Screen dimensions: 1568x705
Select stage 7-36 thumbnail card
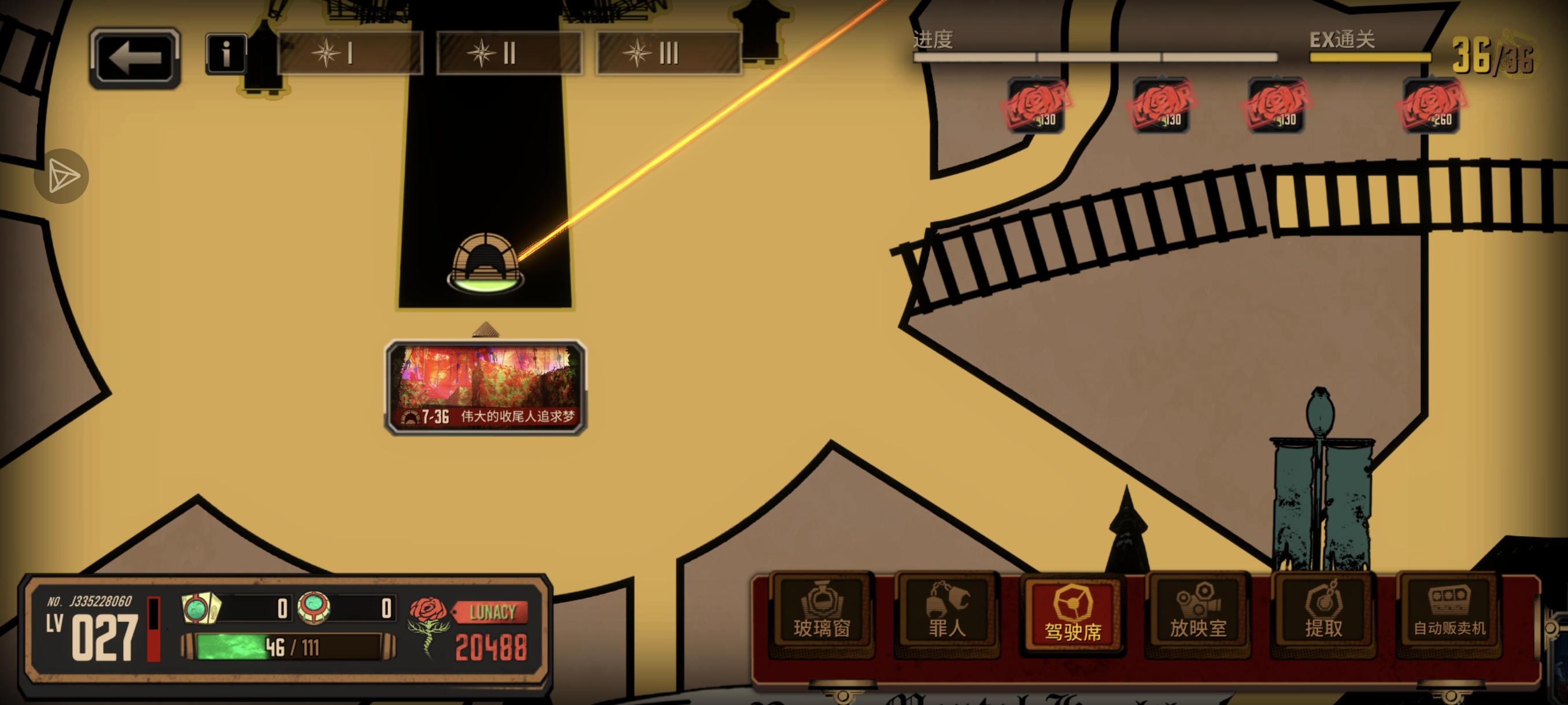point(486,387)
